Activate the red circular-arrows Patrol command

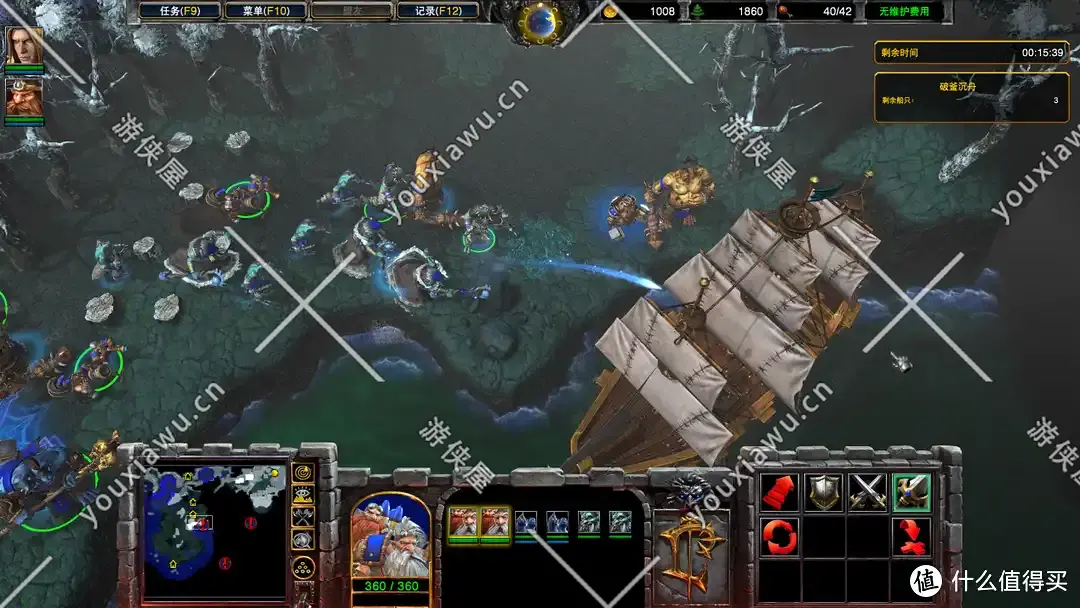tap(780, 536)
